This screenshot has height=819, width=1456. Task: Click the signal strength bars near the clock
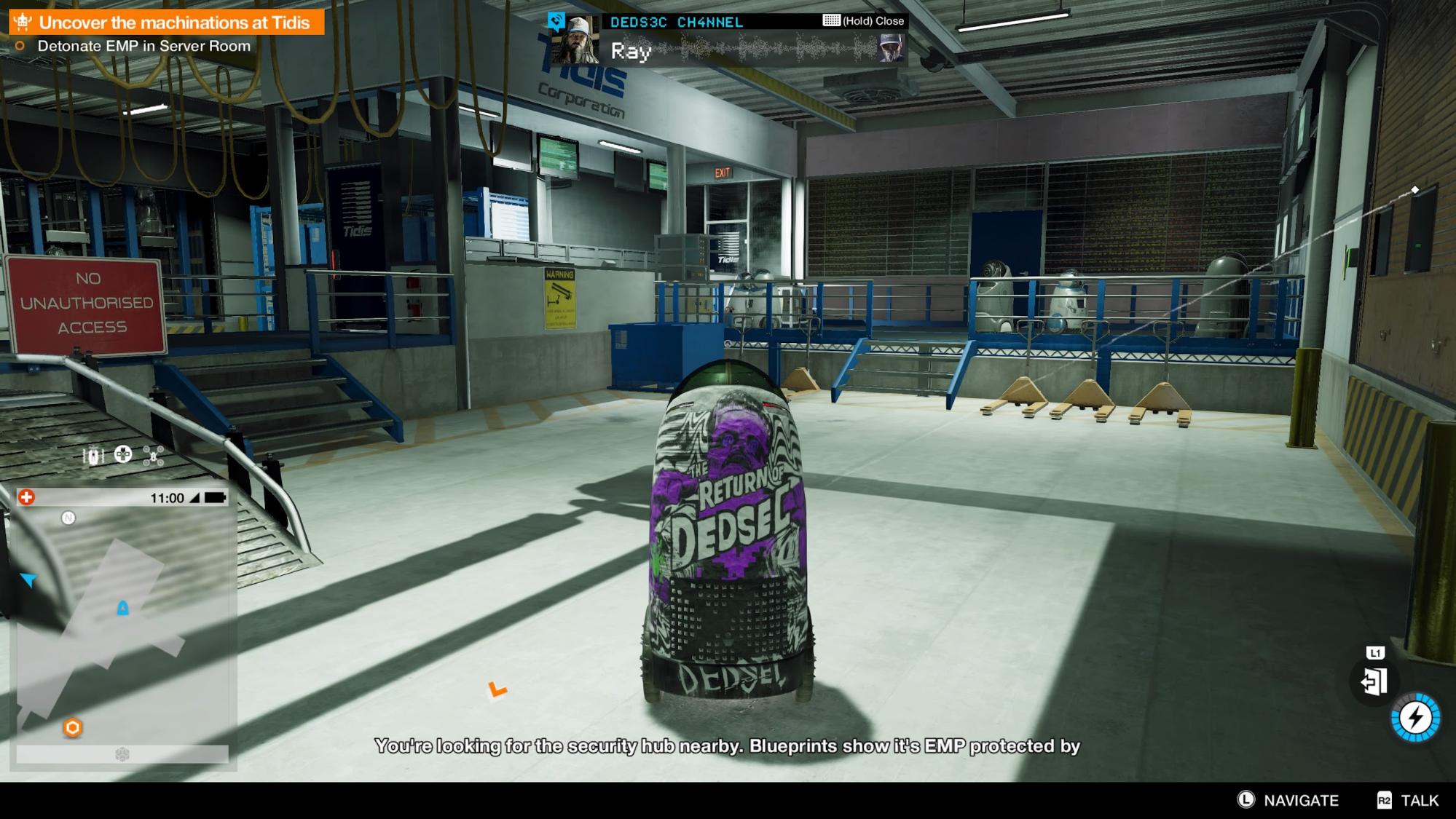193,498
